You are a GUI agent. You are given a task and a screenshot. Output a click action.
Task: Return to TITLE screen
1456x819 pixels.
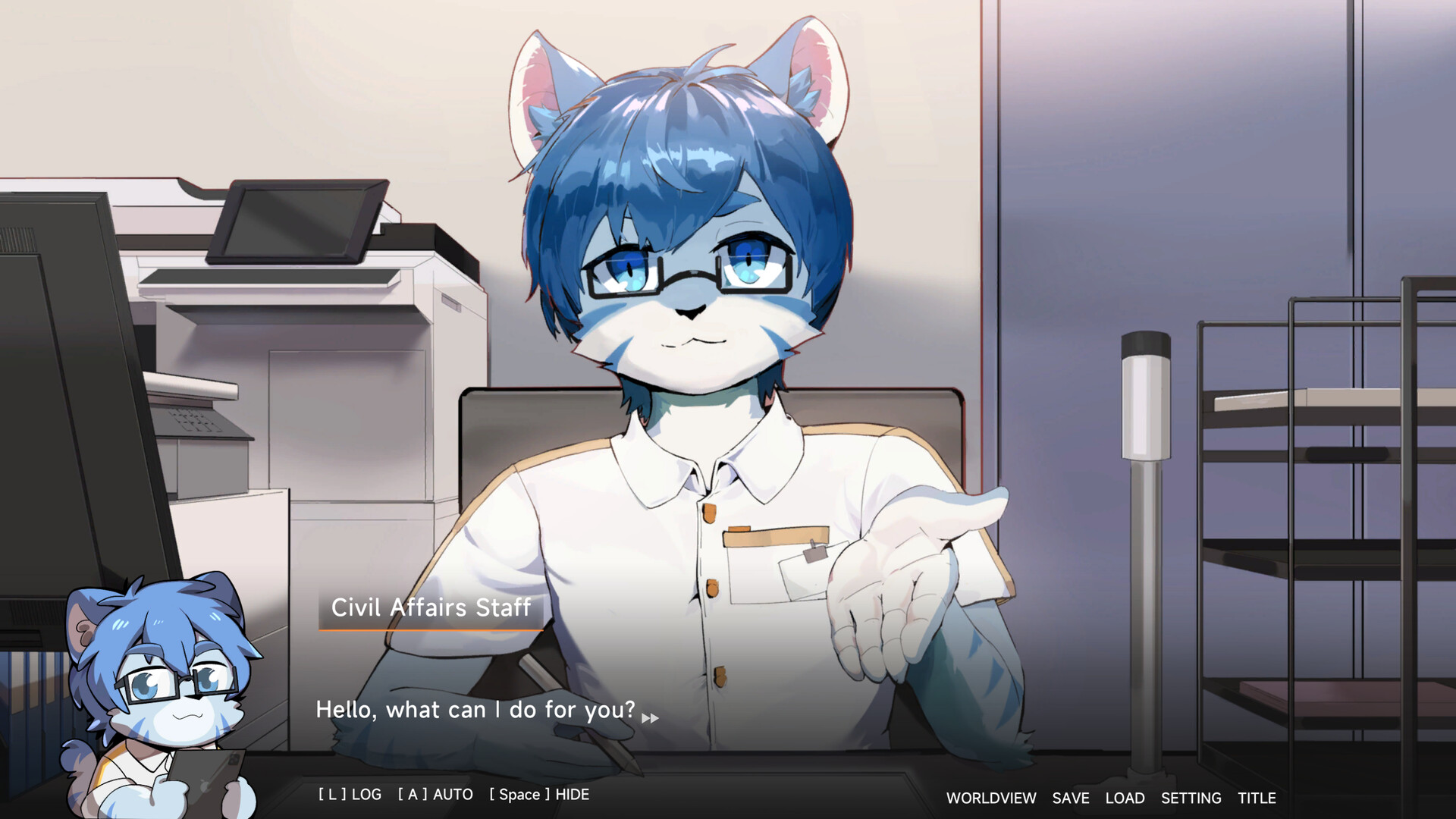(x=1259, y=798)
